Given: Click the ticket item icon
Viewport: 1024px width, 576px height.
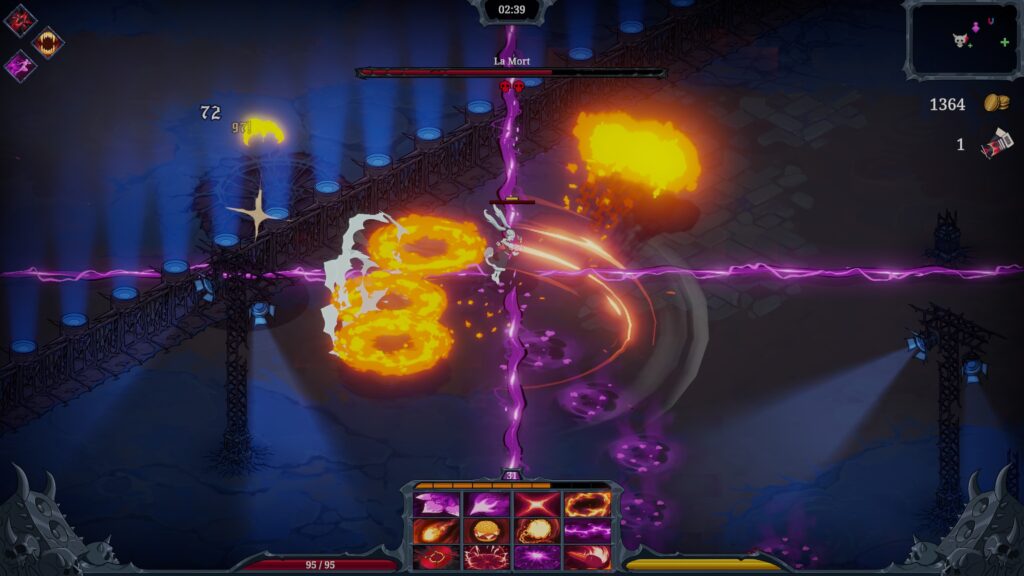Looking at the screenshot, I should (996, 146).
